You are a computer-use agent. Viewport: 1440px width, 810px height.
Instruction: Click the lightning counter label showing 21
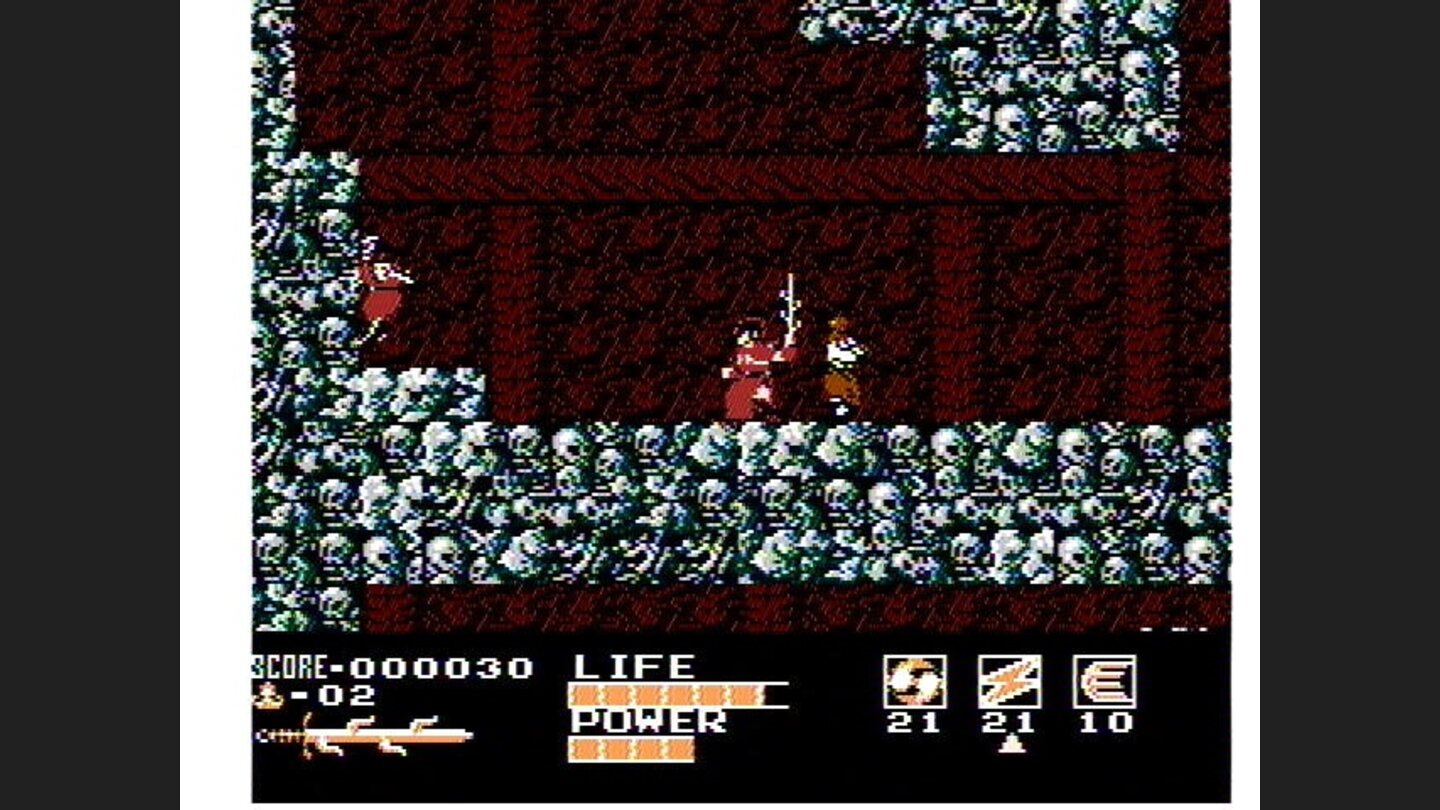click(x=1011, y=722)
